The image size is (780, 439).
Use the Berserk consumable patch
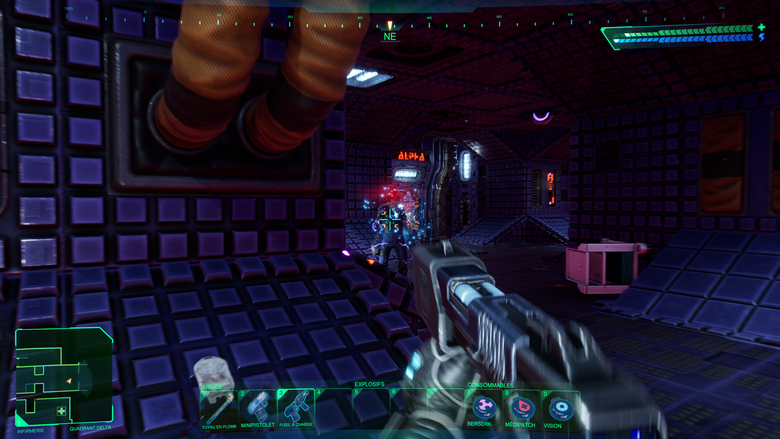[484, 407]
